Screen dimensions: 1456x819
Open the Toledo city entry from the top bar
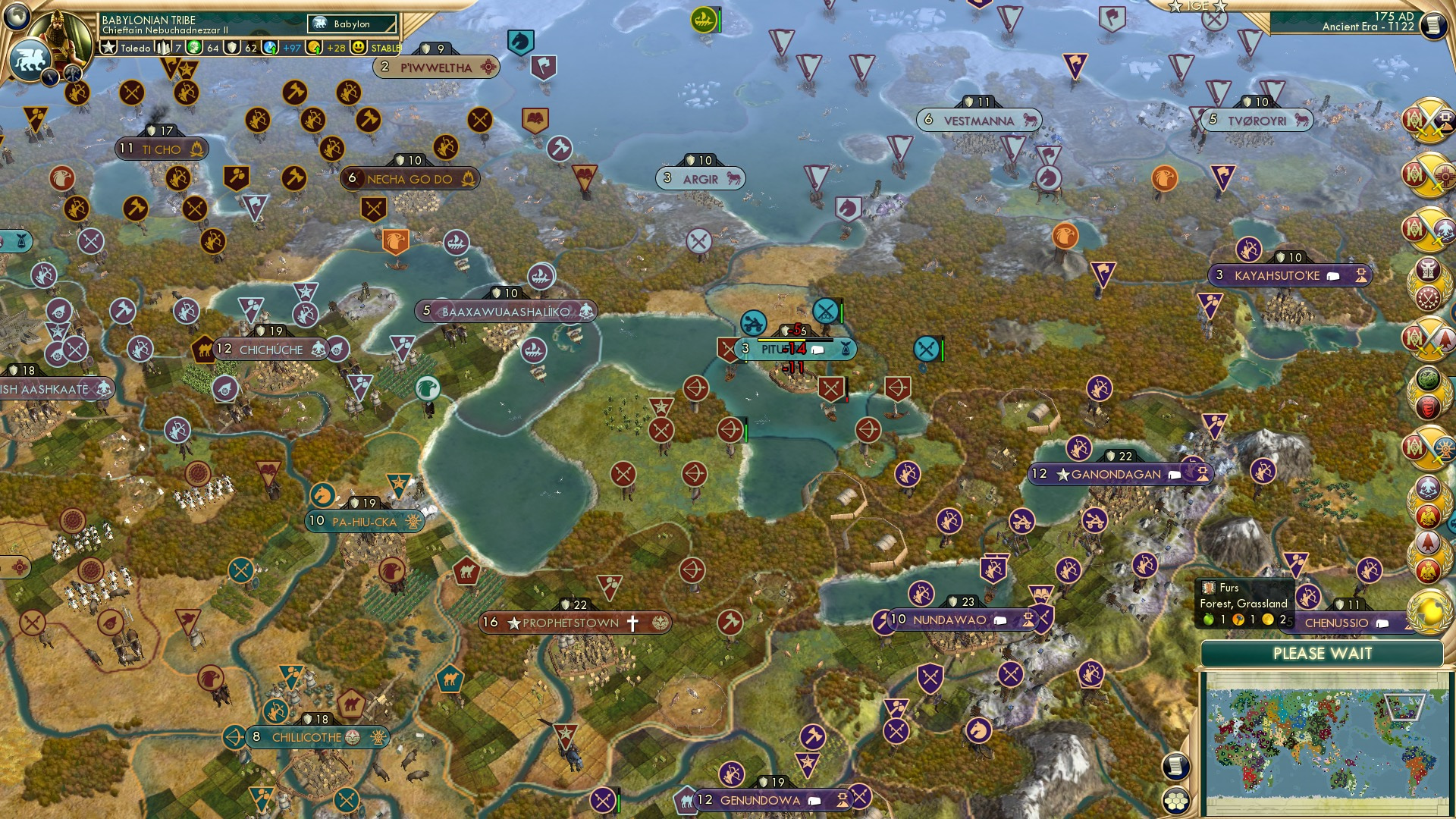point(136,47)
